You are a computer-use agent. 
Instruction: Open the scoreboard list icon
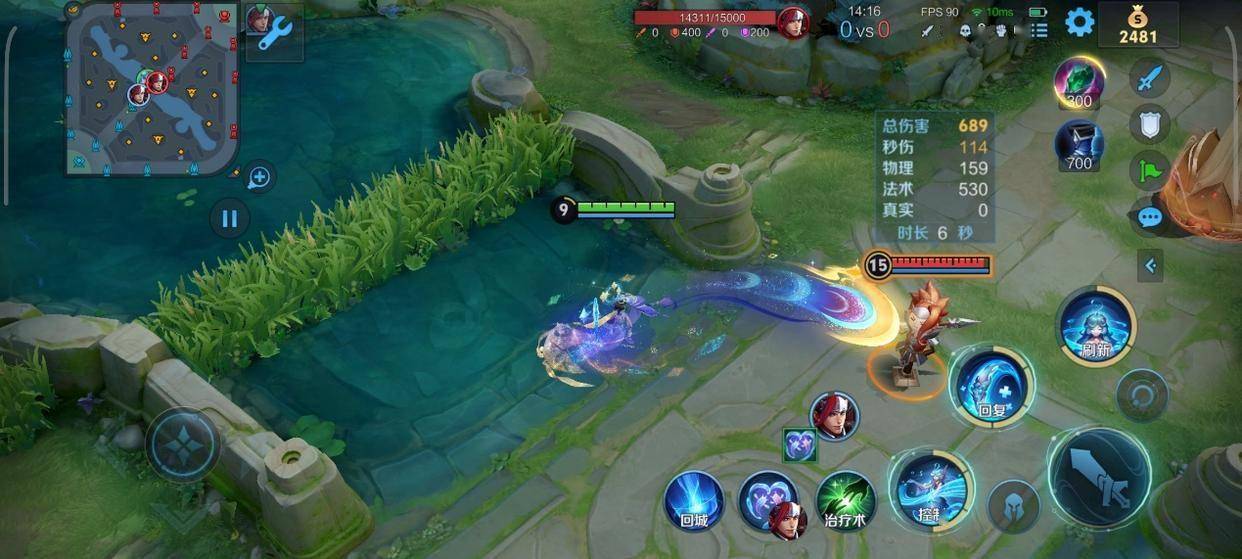(x=1039, y=30)
